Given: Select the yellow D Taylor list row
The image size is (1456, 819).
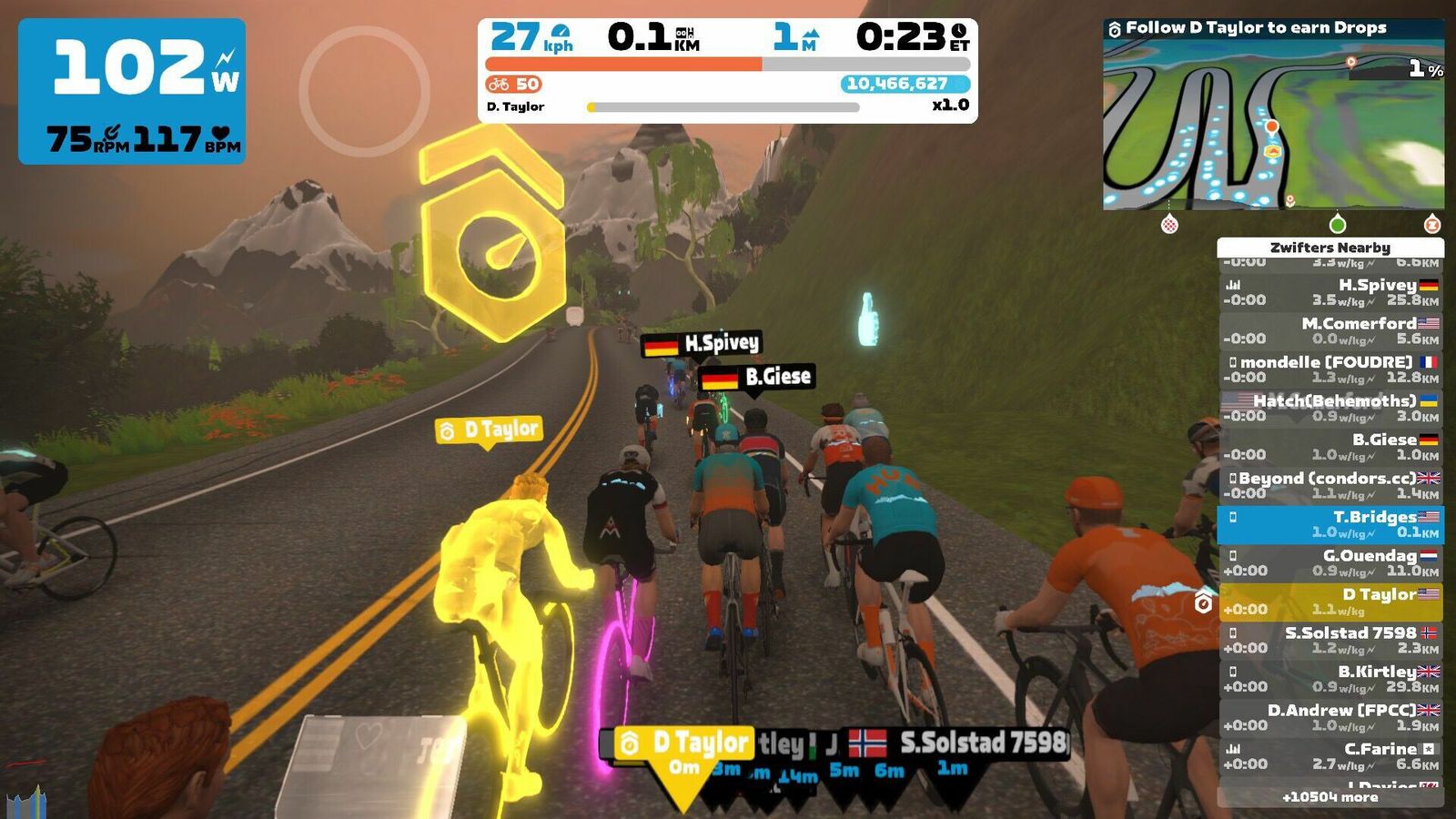Looking at the screenshot, I should point(1330,602).
